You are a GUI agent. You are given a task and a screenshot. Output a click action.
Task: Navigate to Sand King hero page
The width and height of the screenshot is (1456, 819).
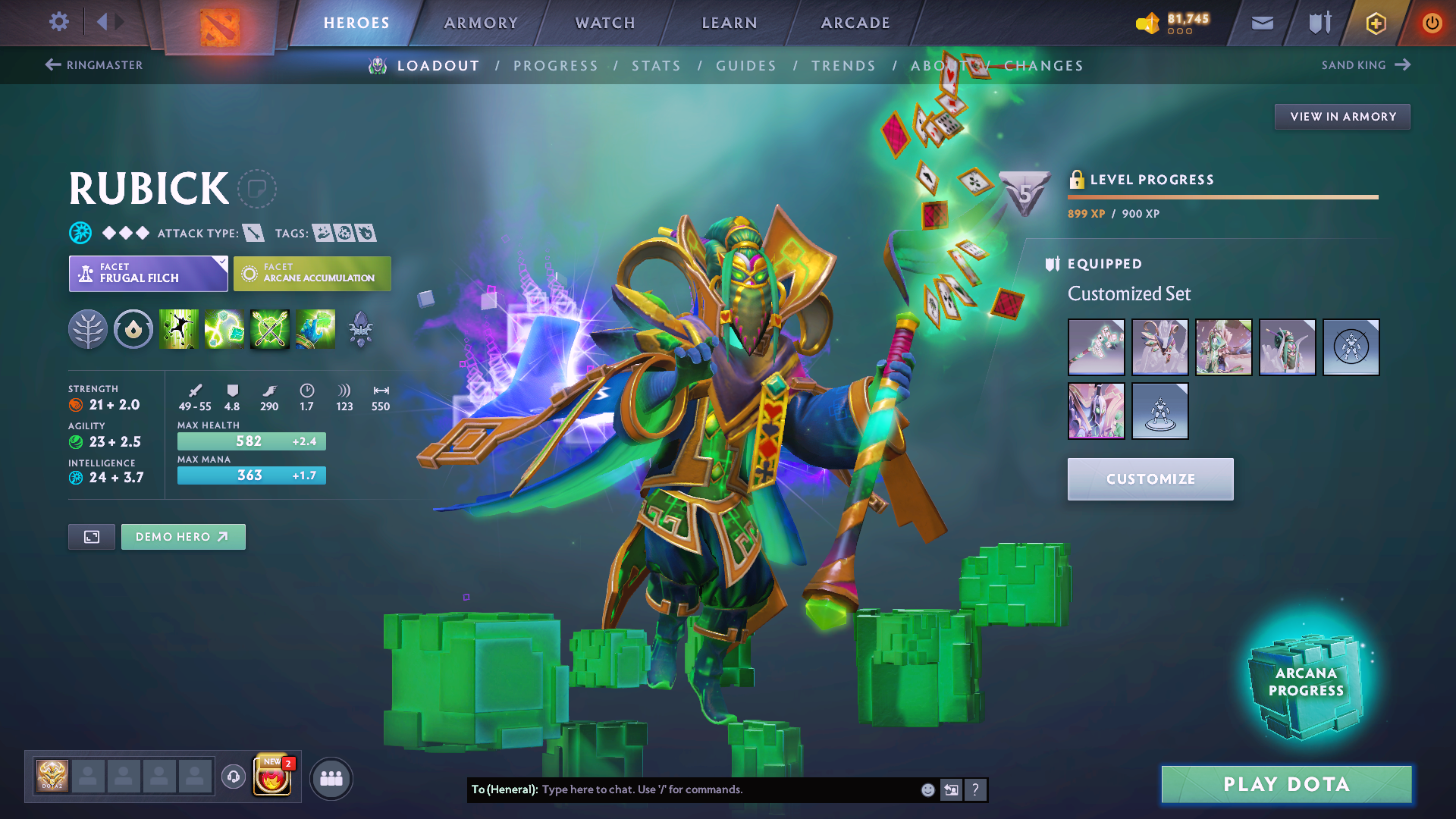(x=1365, y=64)
